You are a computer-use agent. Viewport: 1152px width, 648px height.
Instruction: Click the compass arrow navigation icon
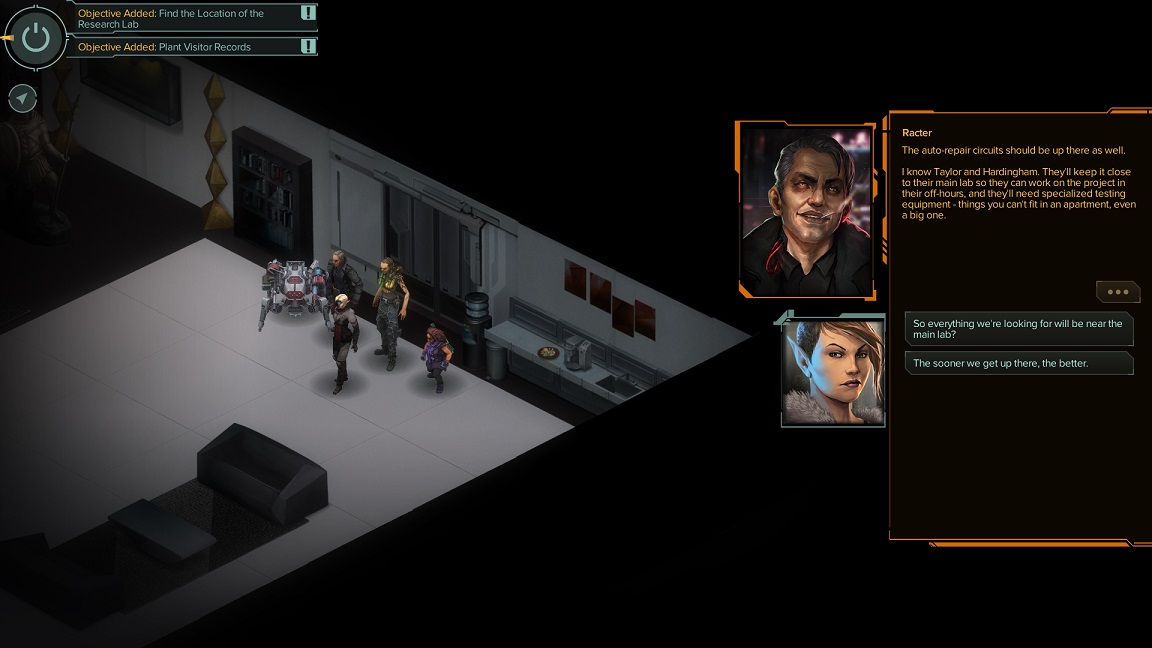(x=22, y=98)
